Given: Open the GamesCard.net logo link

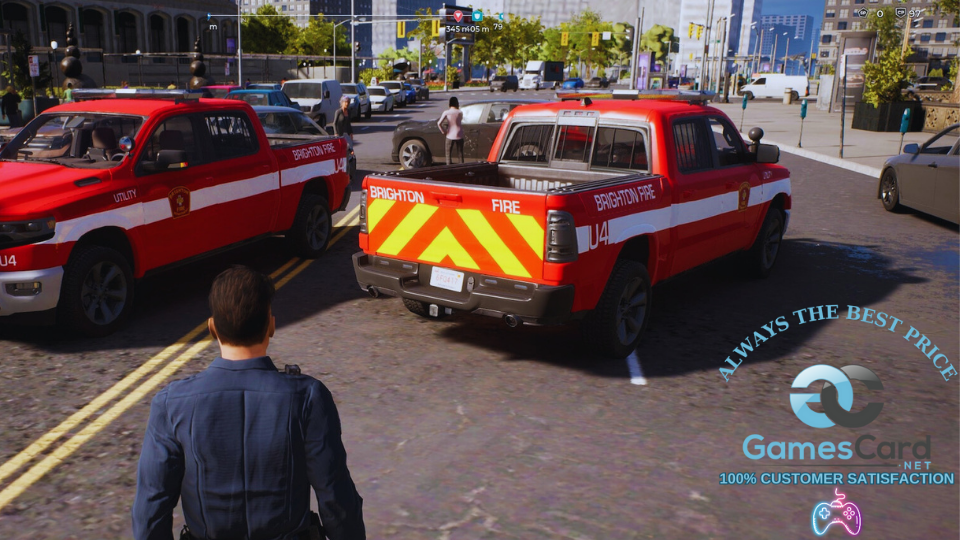Looking at the screenshot, I should 836,420.
